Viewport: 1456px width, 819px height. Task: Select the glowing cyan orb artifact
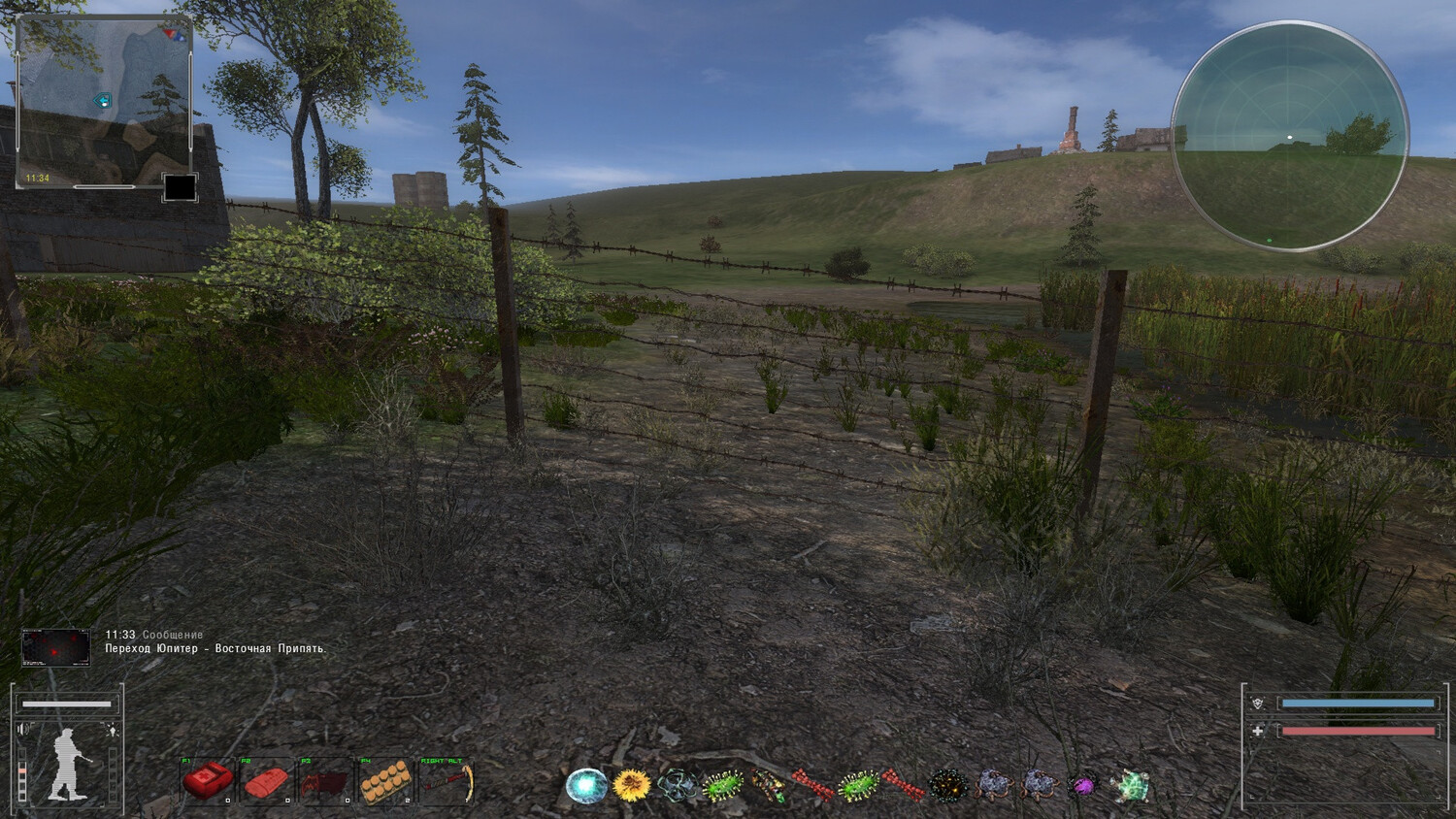point(586,785)
